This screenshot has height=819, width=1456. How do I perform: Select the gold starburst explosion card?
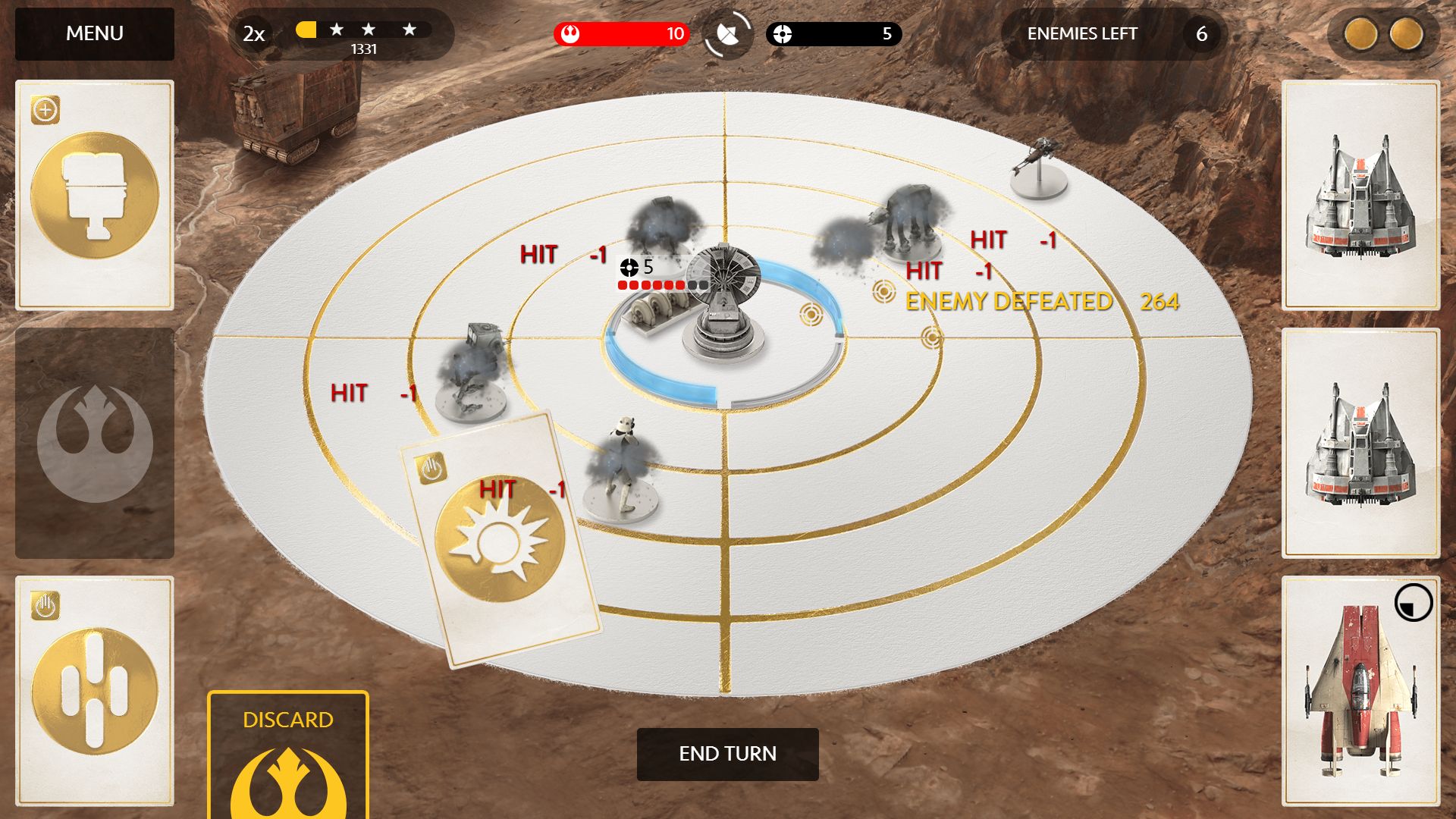500,540
